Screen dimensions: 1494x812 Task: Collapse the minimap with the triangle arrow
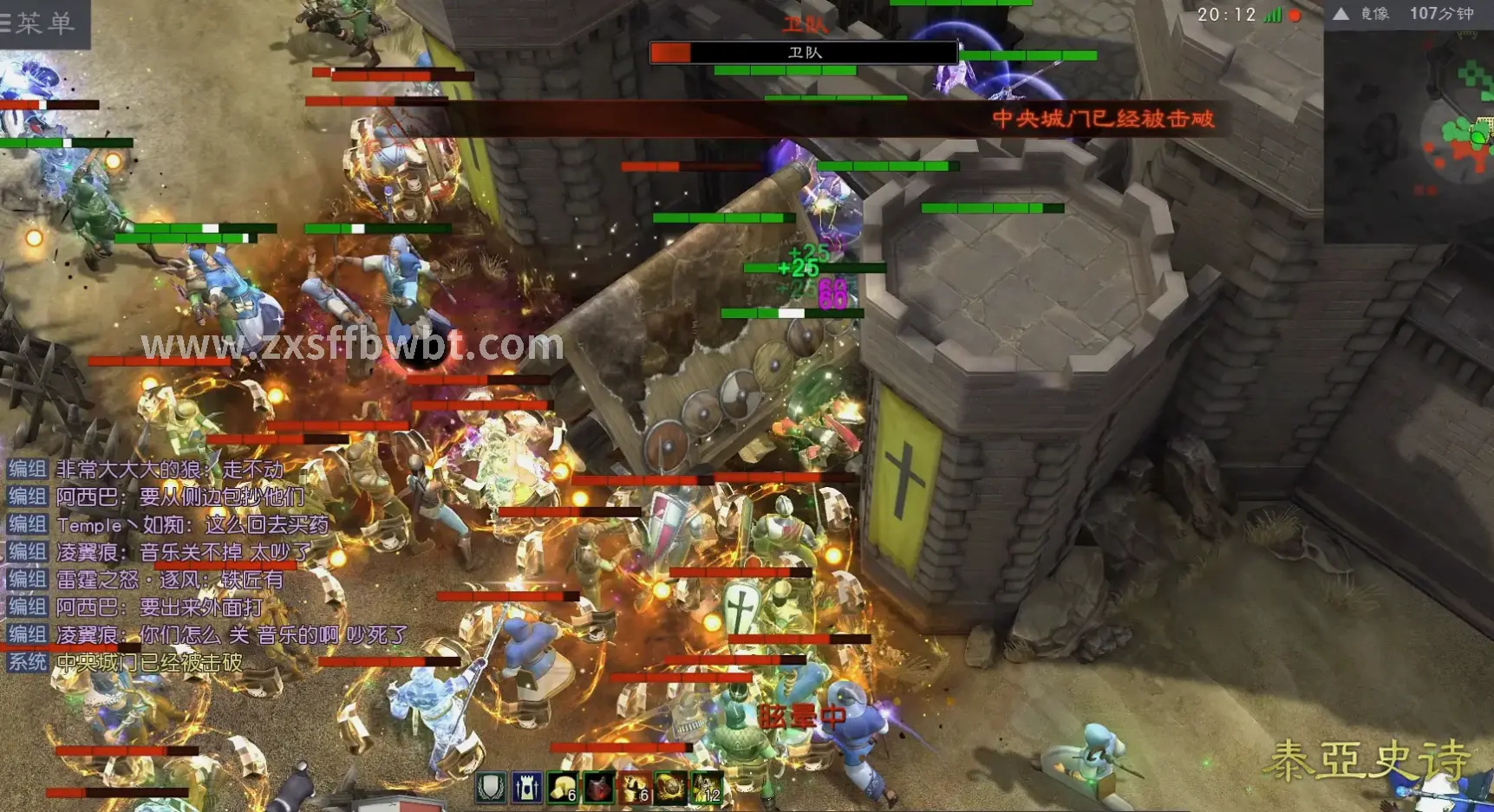1341,14
